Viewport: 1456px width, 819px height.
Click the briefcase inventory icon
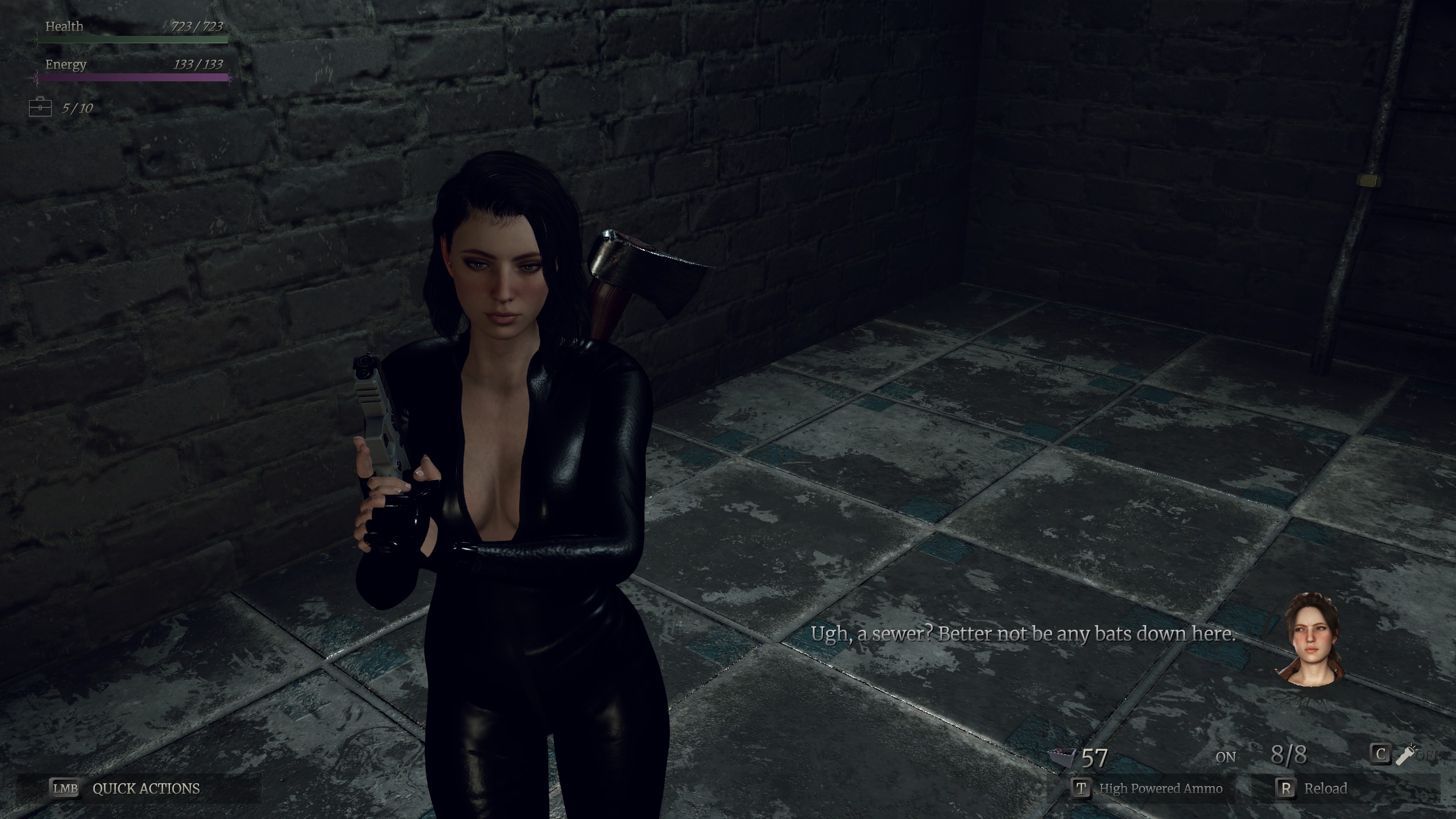click(40, 107)
